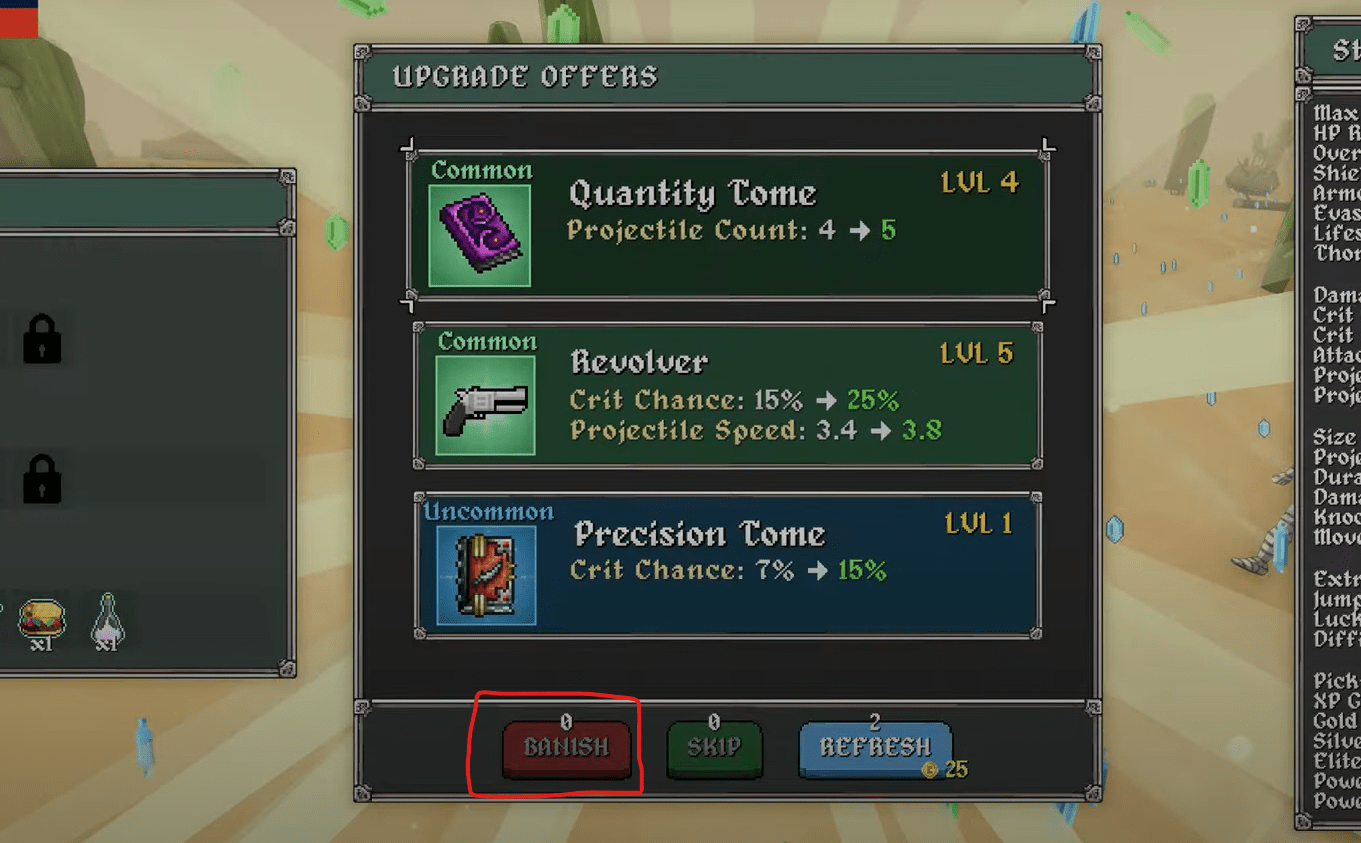Refresh the upgrade offers
The width and height of the screenshot is (1361, 843).
coord(874,748)
